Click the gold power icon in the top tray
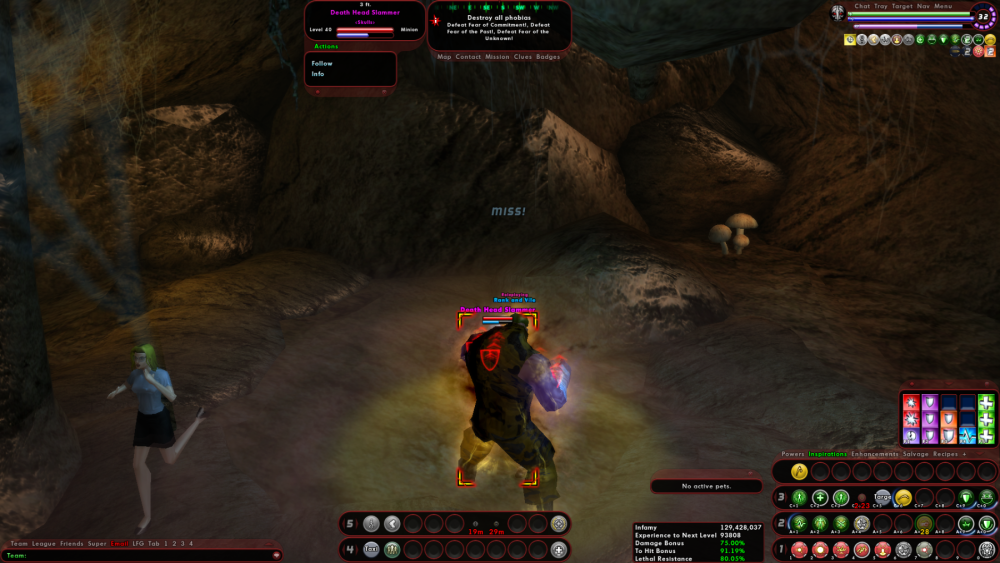The width and height of the screenshot is (1000, 563). (799, 471)
